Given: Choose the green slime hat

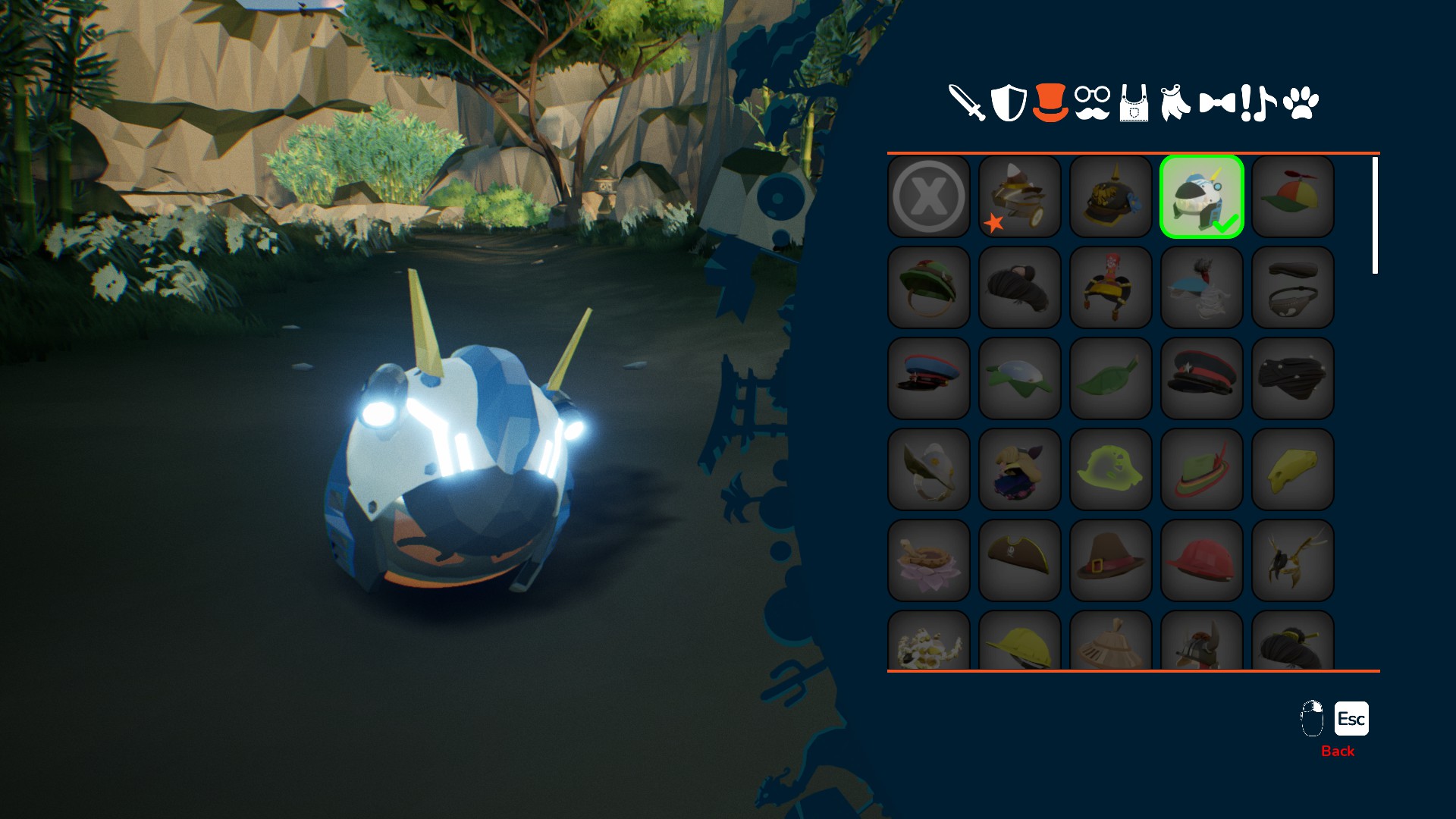Looking at the screenshot, I should click(1111, 469).
